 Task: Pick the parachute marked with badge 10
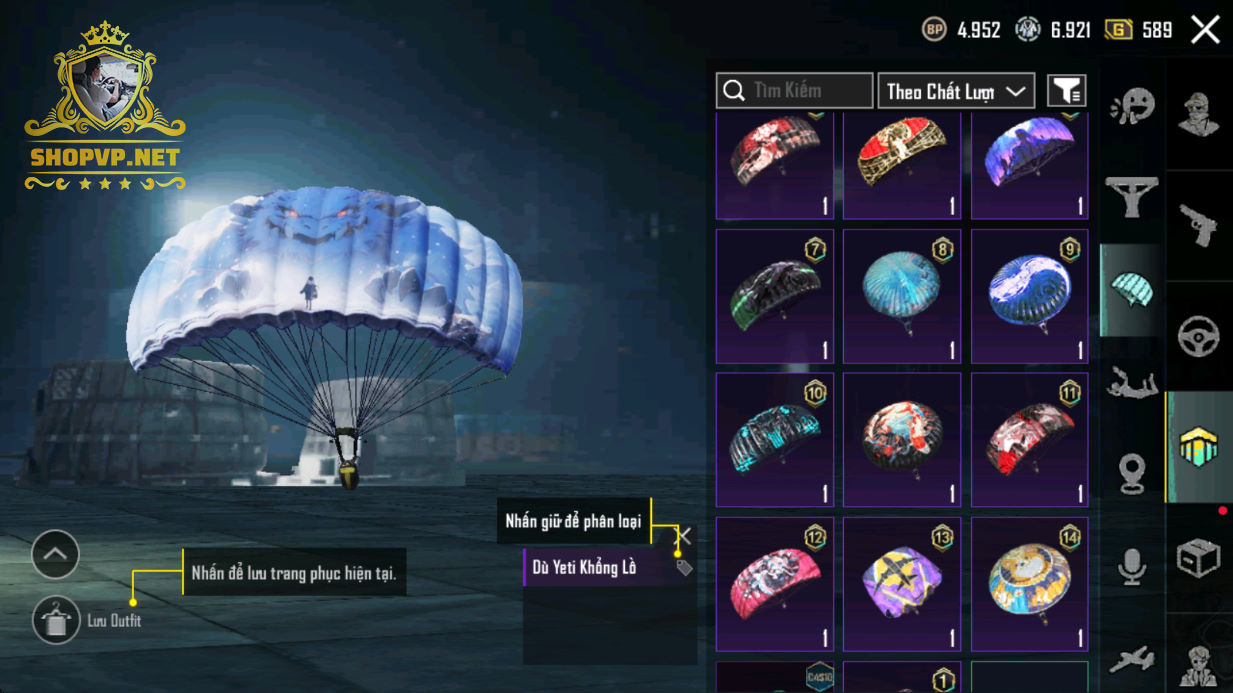click(775, 440)
